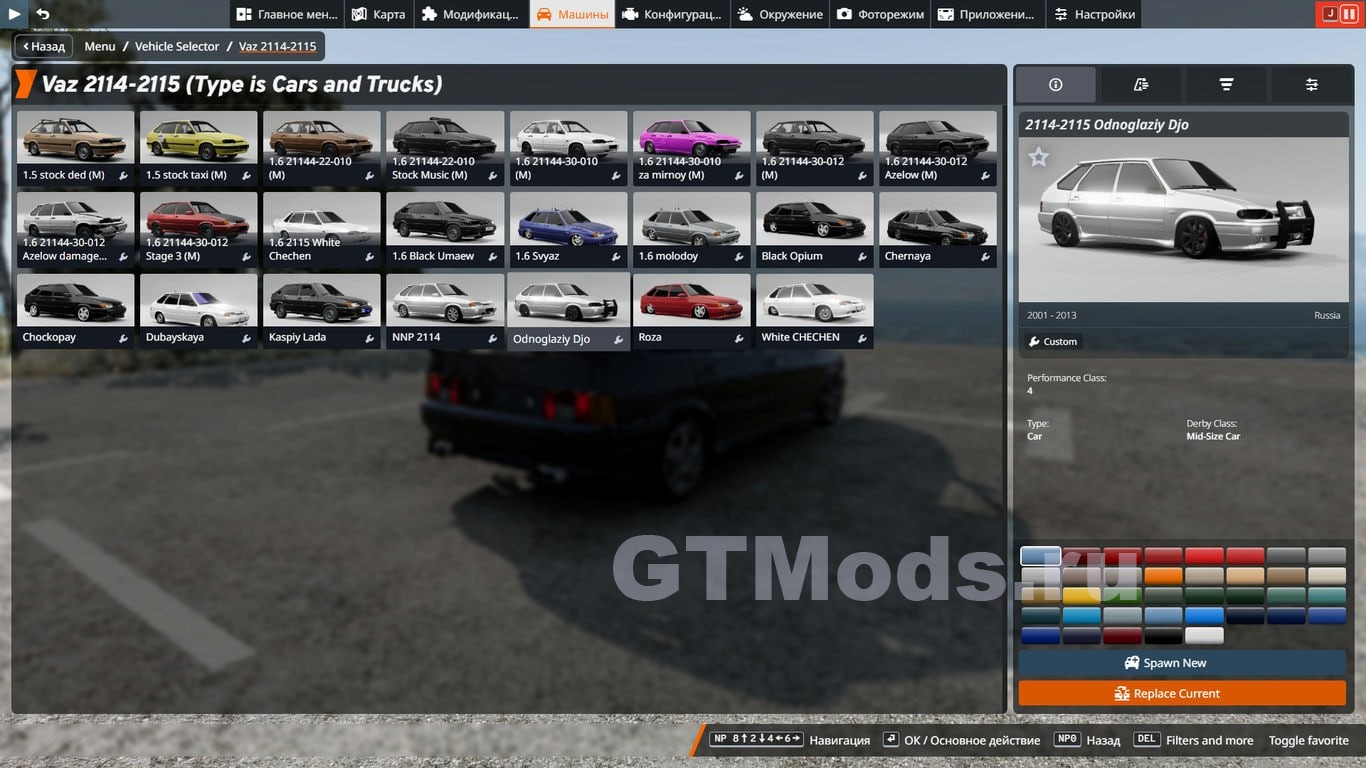Pick the 1.6 Svyaz blue car
The width and height of the screenshot is (1366, 768).
[568, 229]
